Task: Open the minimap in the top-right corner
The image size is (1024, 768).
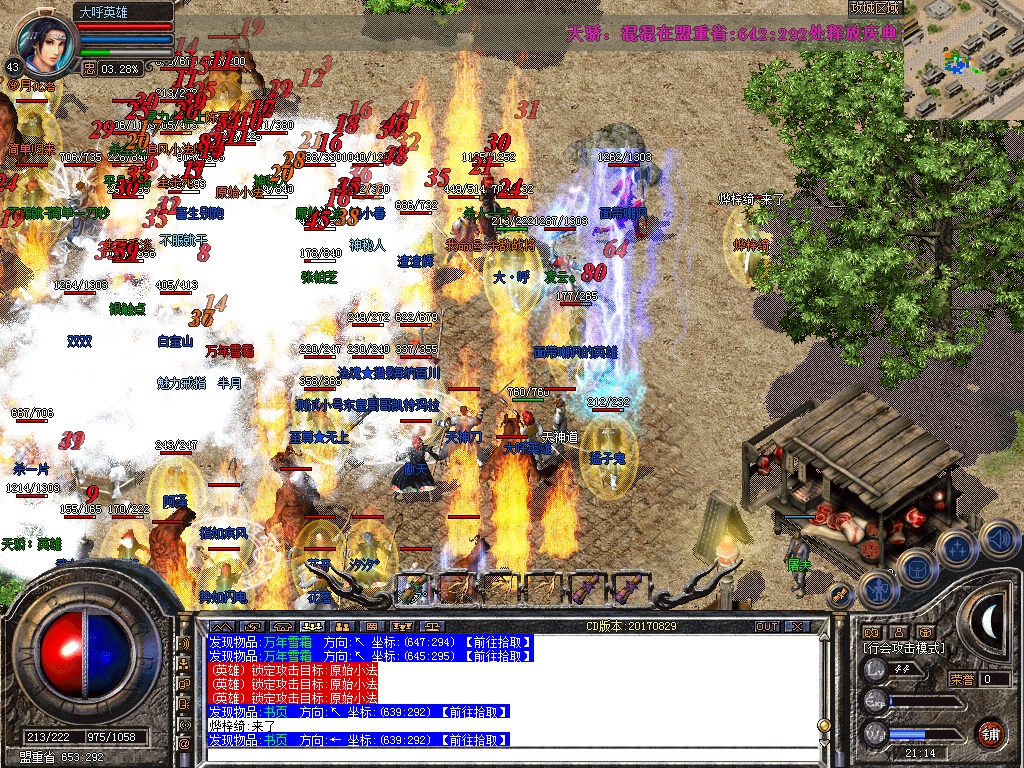Action: (x=963, y=60)
